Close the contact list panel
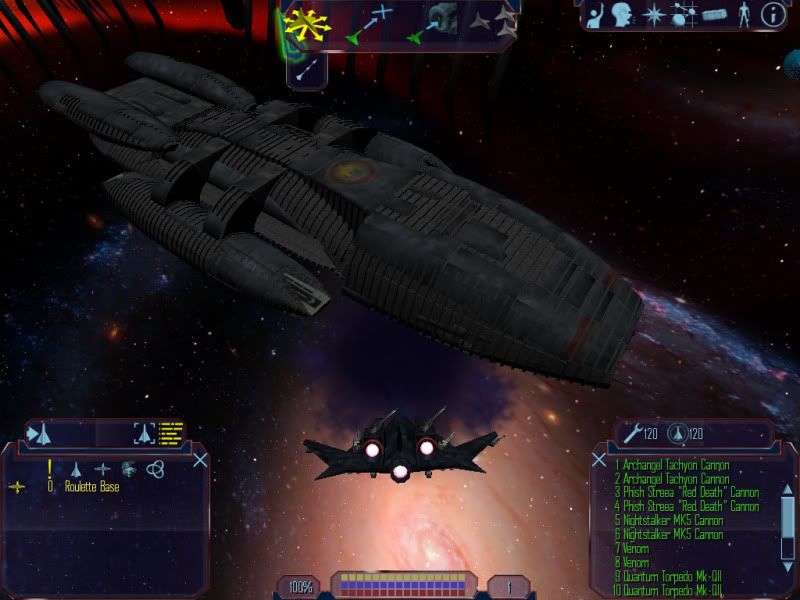 [200, 460]
